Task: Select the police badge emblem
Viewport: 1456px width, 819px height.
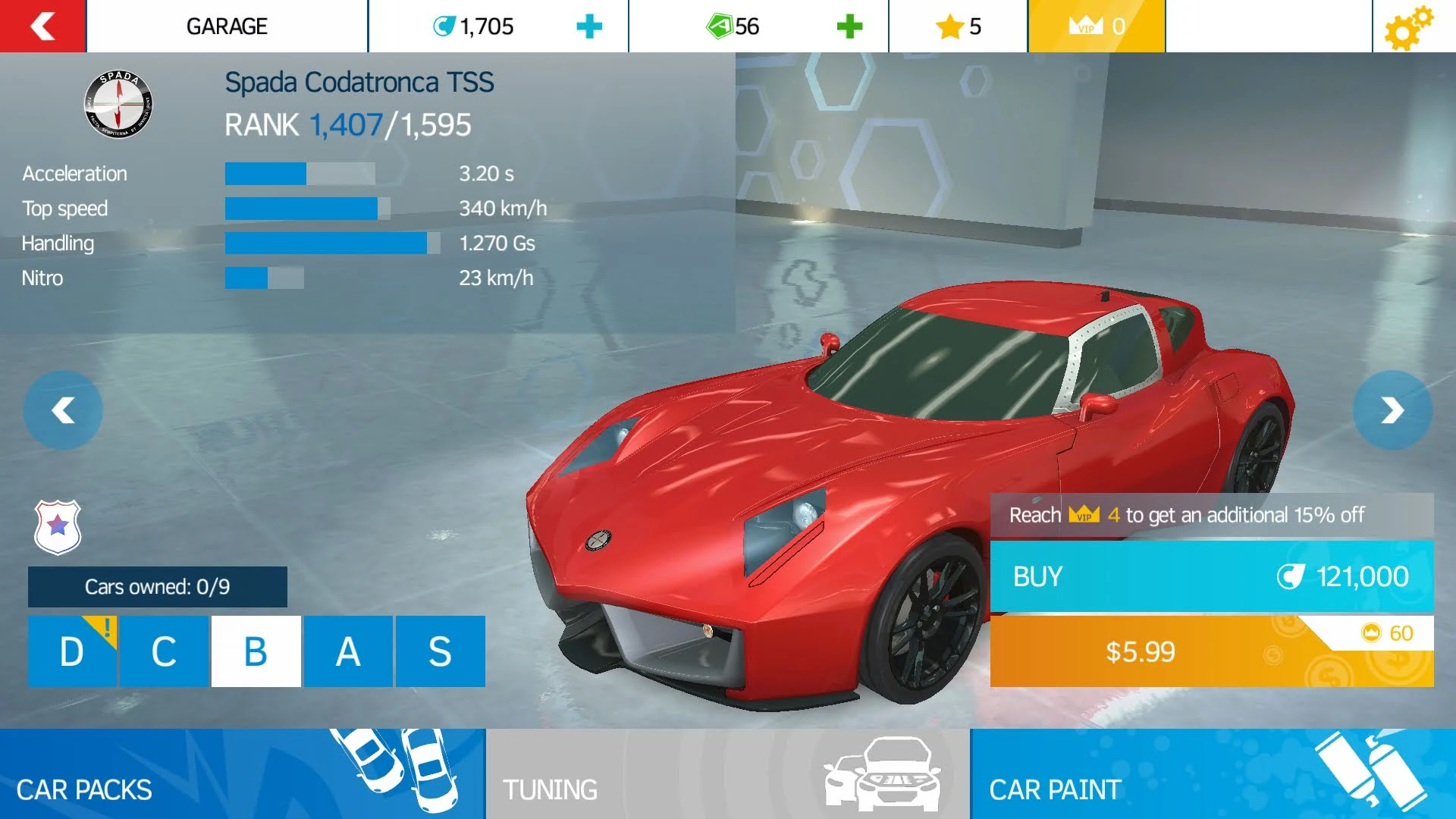Action: coord(57,528)
